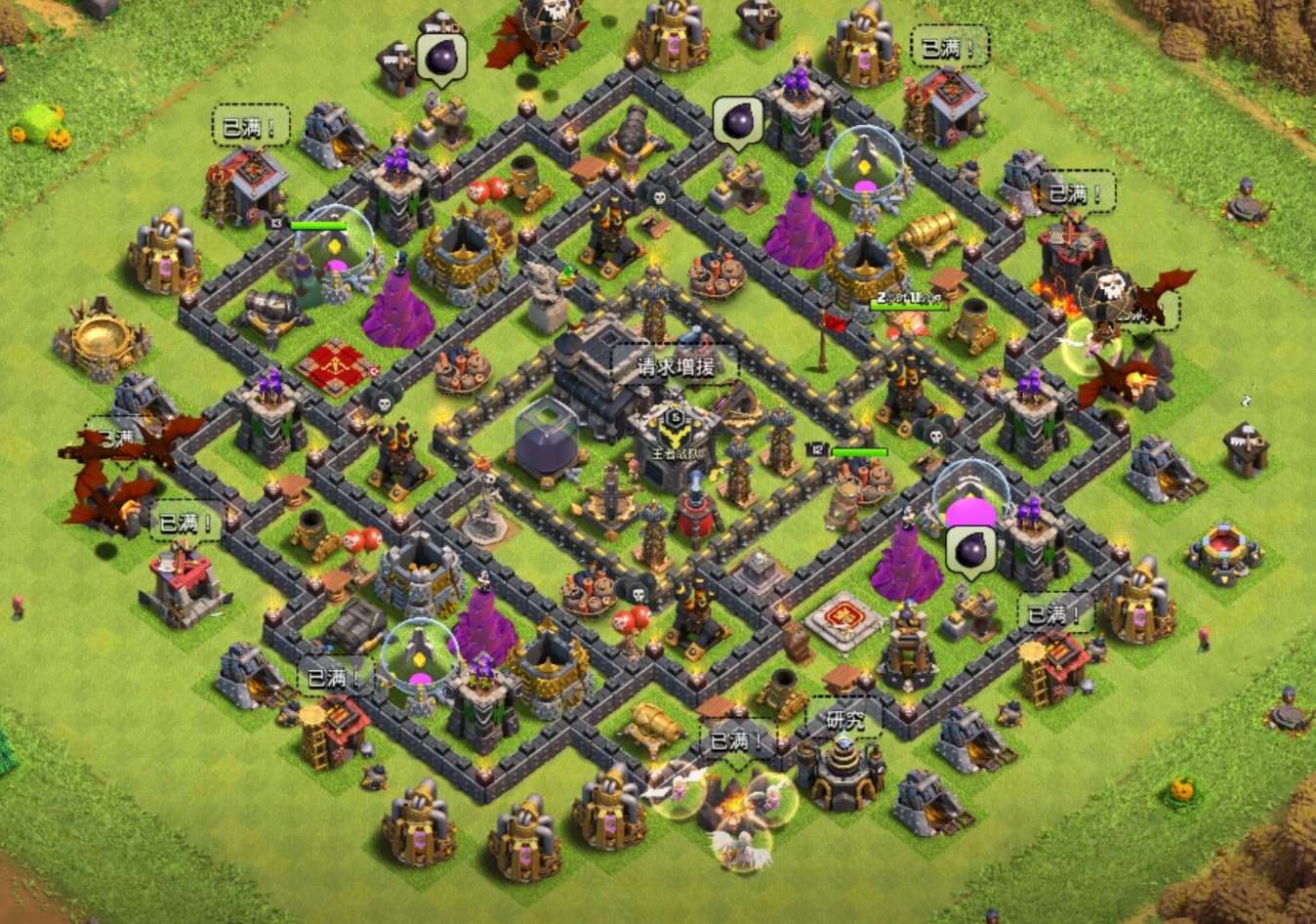The height and width of the screenshot is (924, 1316).
Task: Open the 研究 research bubble above the laboratory
Action: 844,721
